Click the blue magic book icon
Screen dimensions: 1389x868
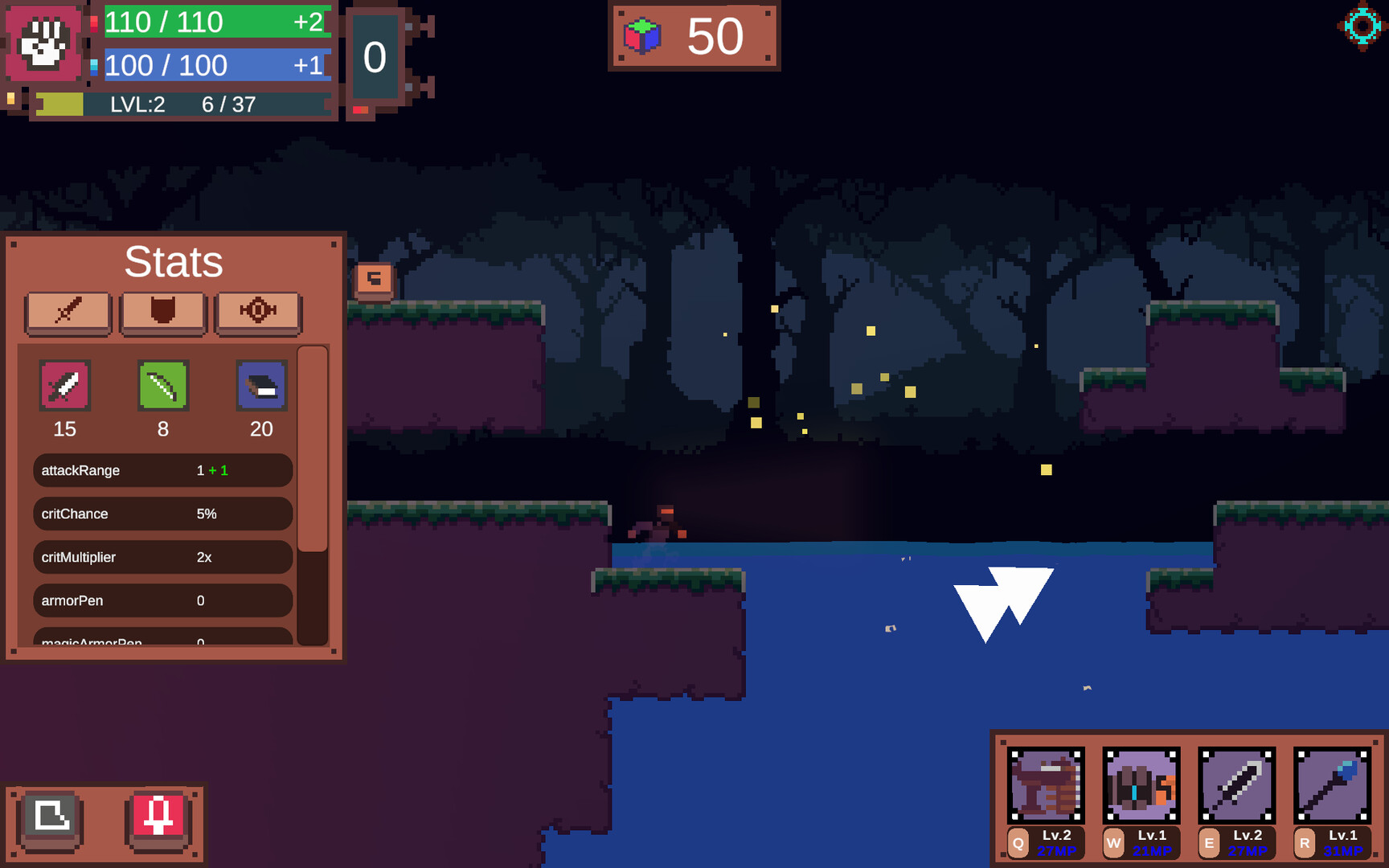click(x=260, y=386)
